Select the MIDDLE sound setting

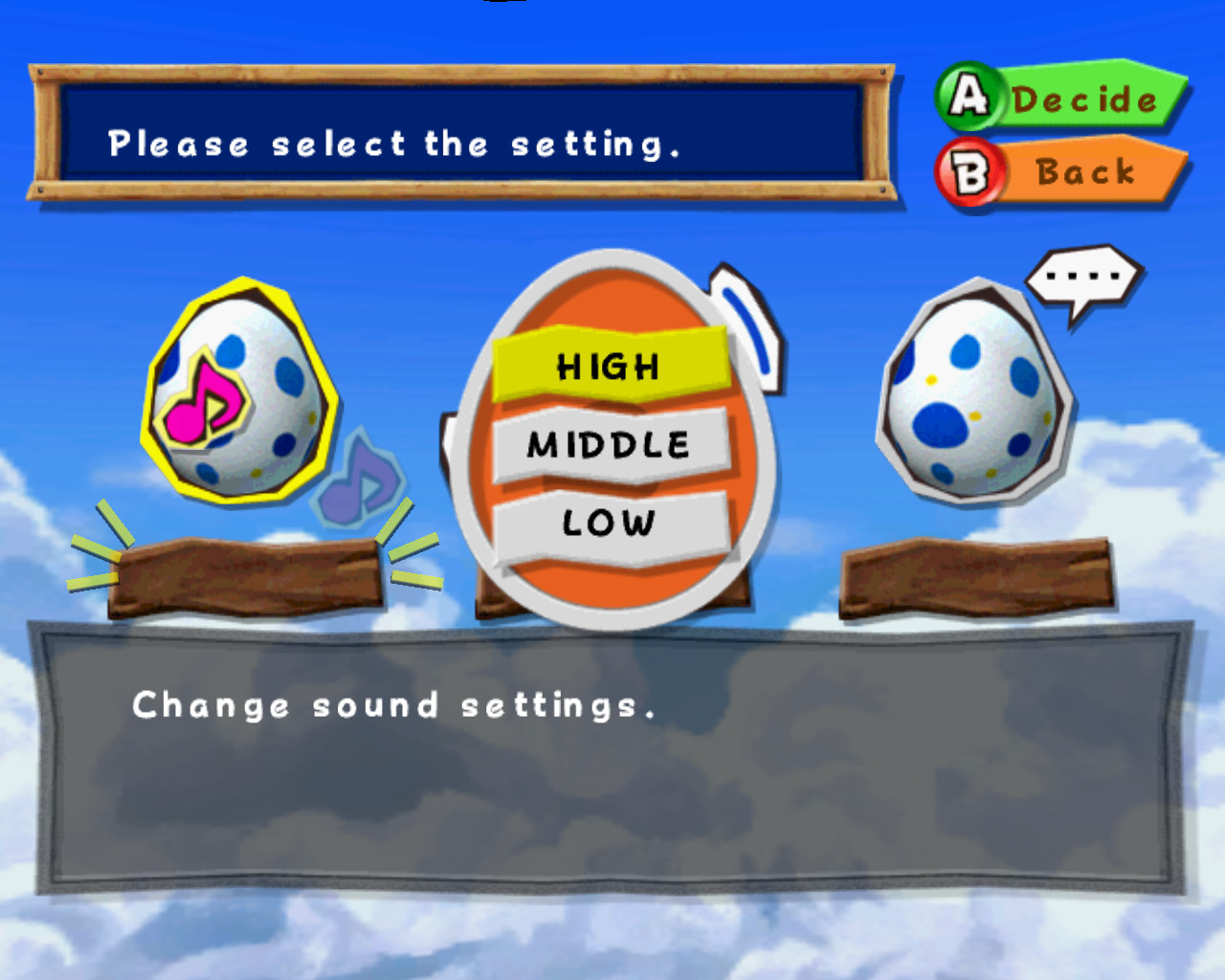point(609,442)
